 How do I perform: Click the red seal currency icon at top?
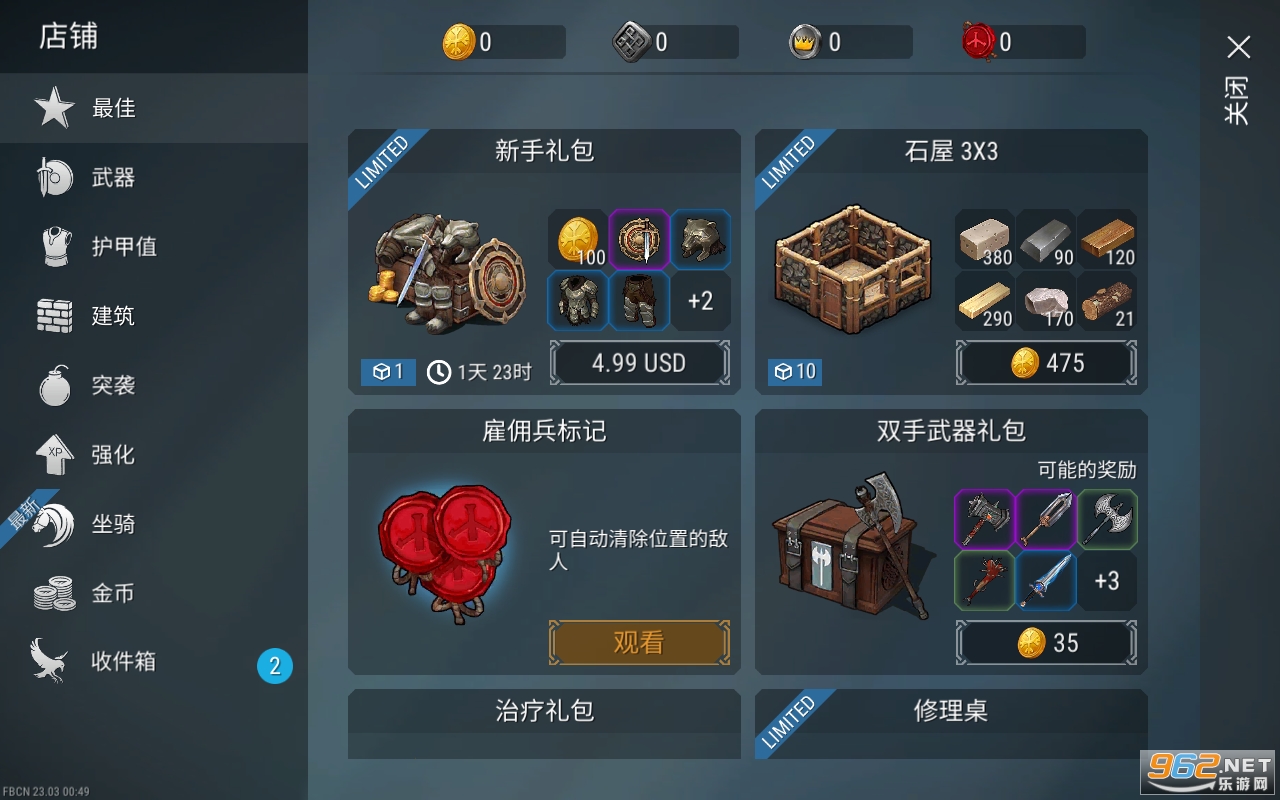click(975, 41)
